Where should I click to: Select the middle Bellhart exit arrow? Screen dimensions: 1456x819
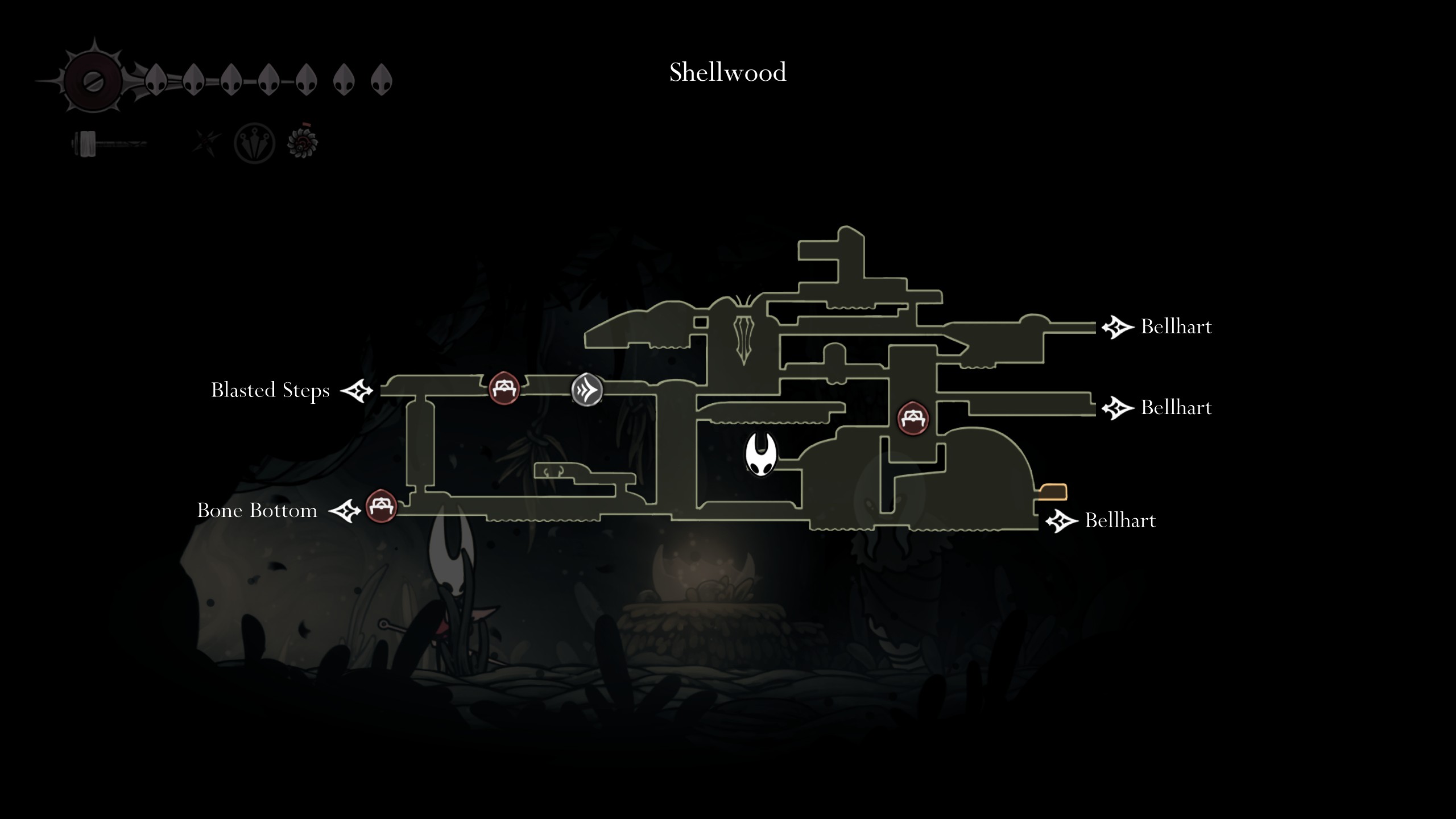click(1118, 407)
